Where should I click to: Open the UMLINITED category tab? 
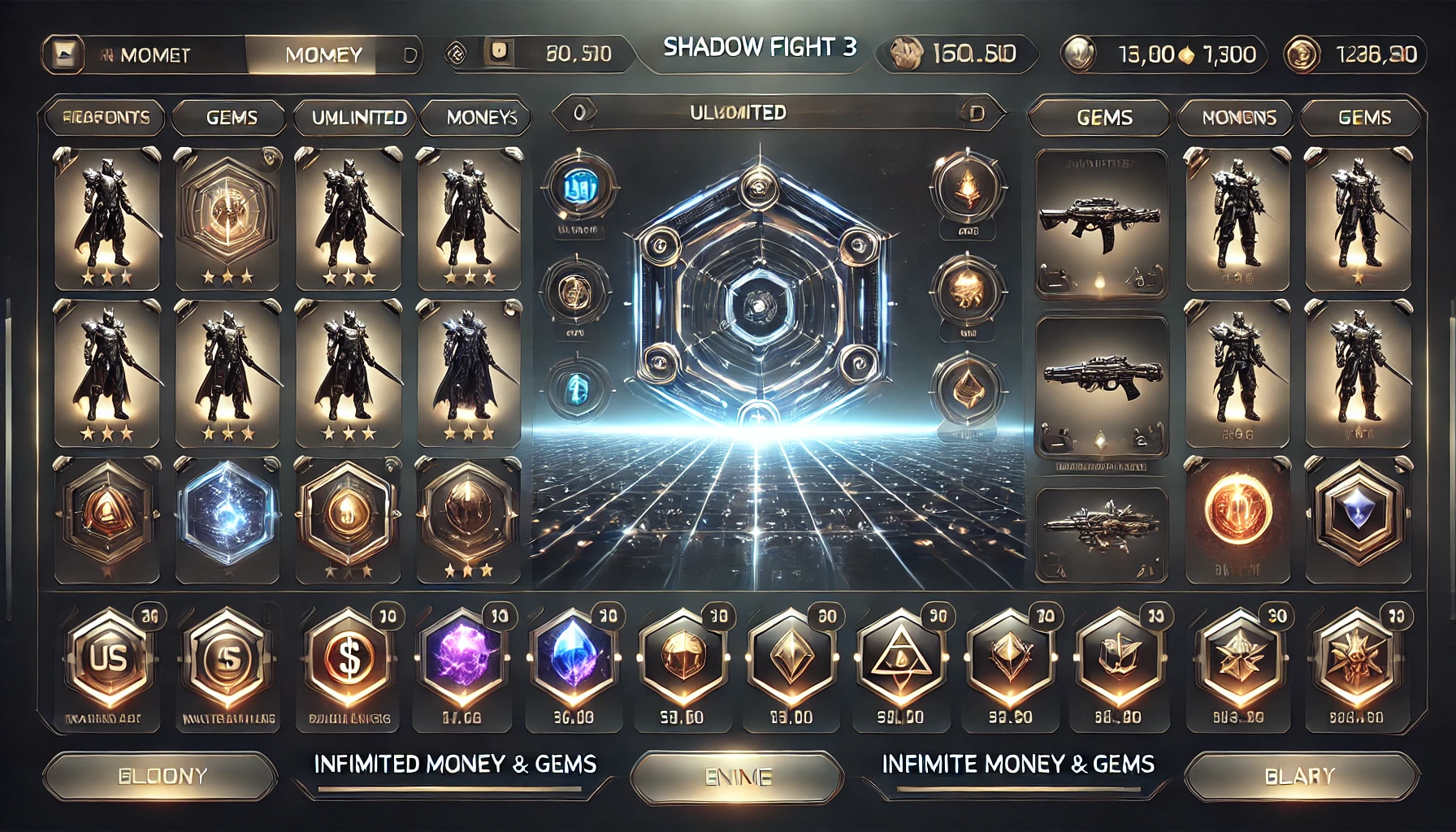[359, 118]
